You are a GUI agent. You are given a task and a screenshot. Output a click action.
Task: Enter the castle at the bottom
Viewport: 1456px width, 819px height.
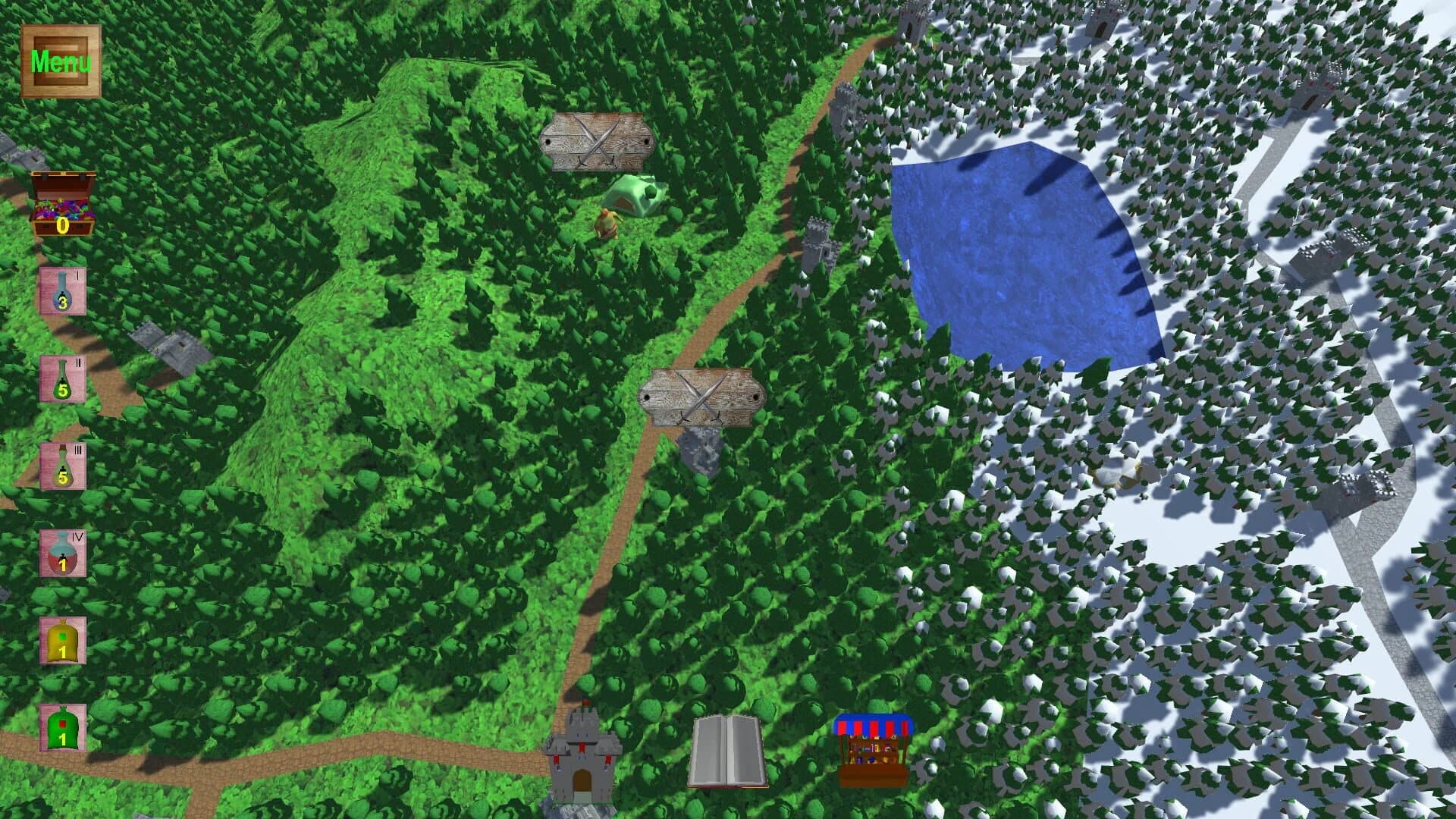584,758
